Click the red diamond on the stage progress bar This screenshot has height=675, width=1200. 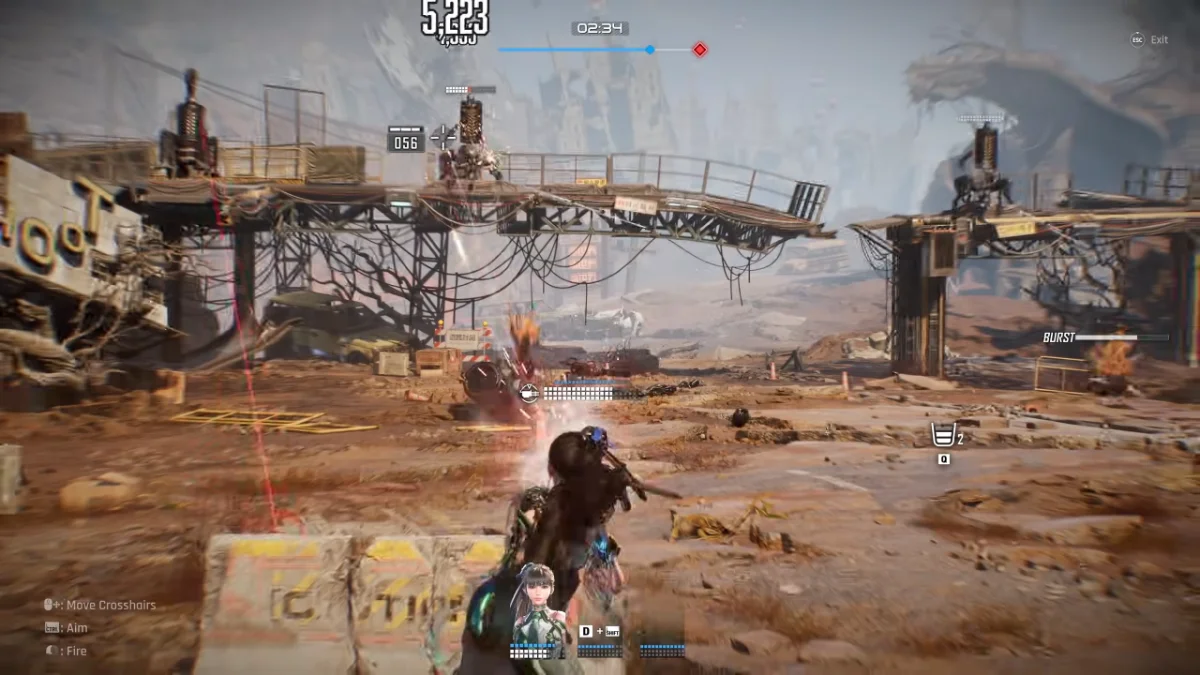tap(700, 49)
